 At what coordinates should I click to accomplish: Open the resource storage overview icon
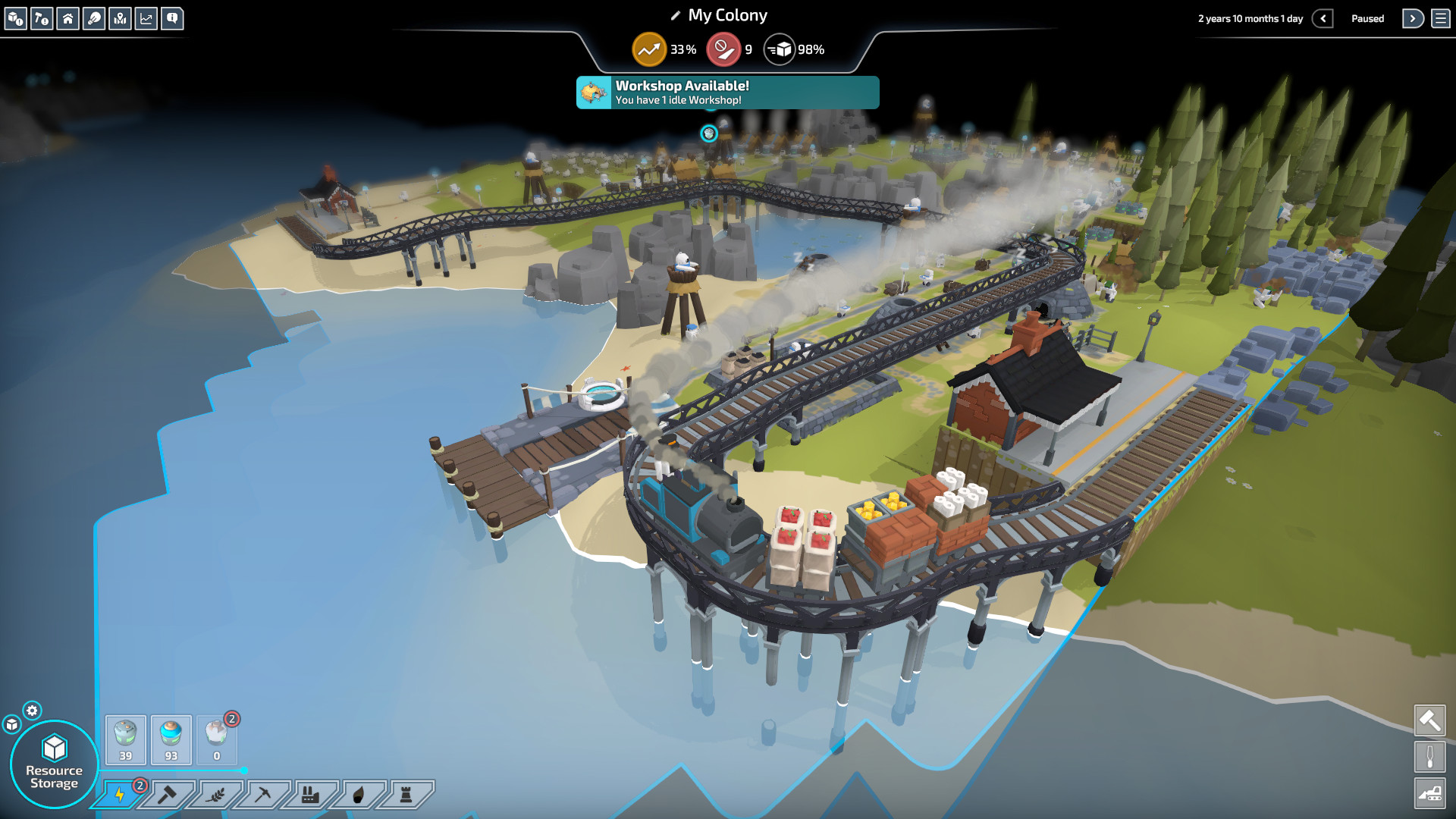(15, 19)
